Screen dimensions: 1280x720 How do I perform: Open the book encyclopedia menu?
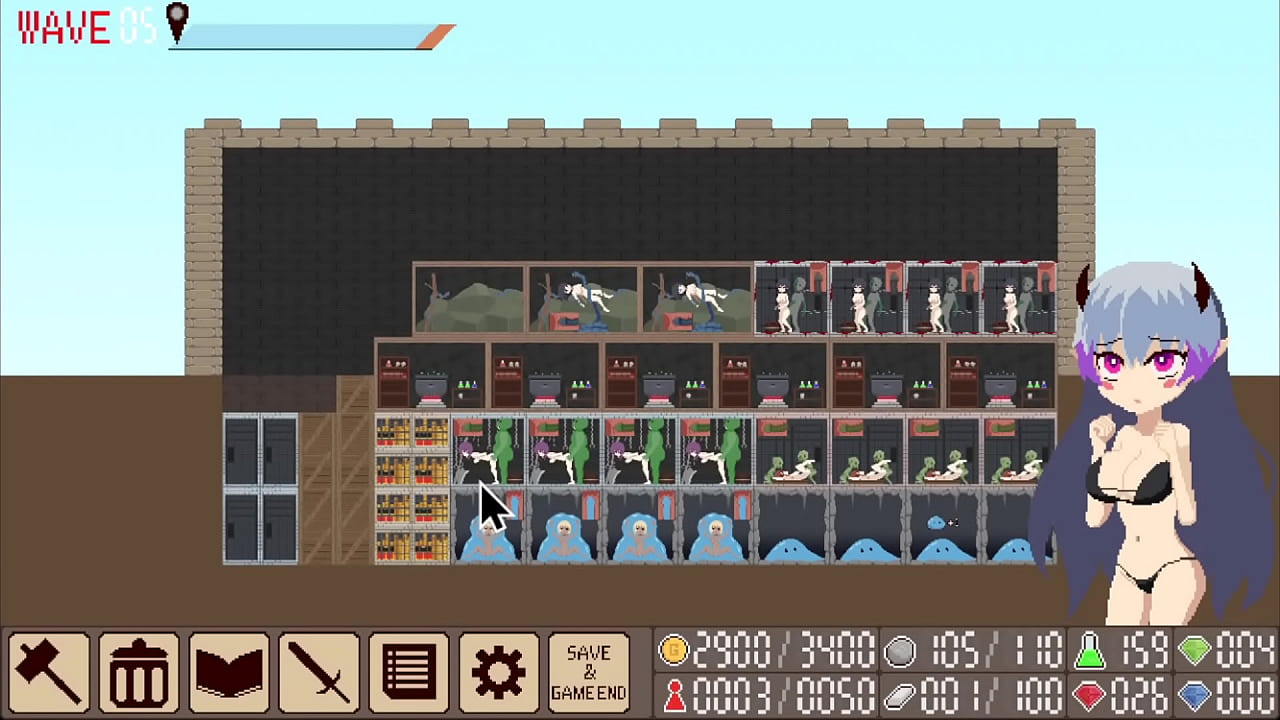pyautogui.click(x=228, y=670)
